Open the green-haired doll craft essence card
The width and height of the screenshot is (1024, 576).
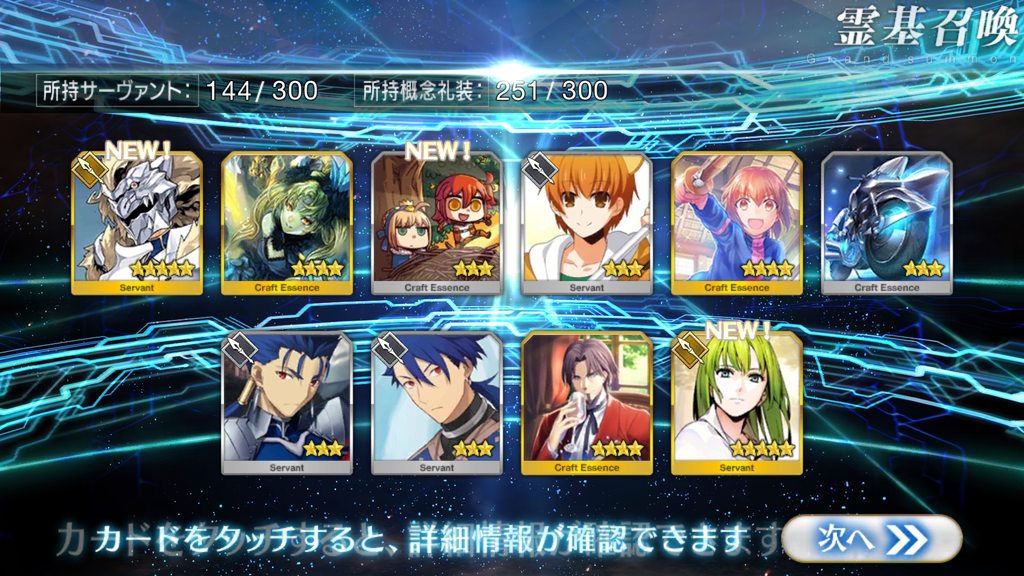click(287, 224)
